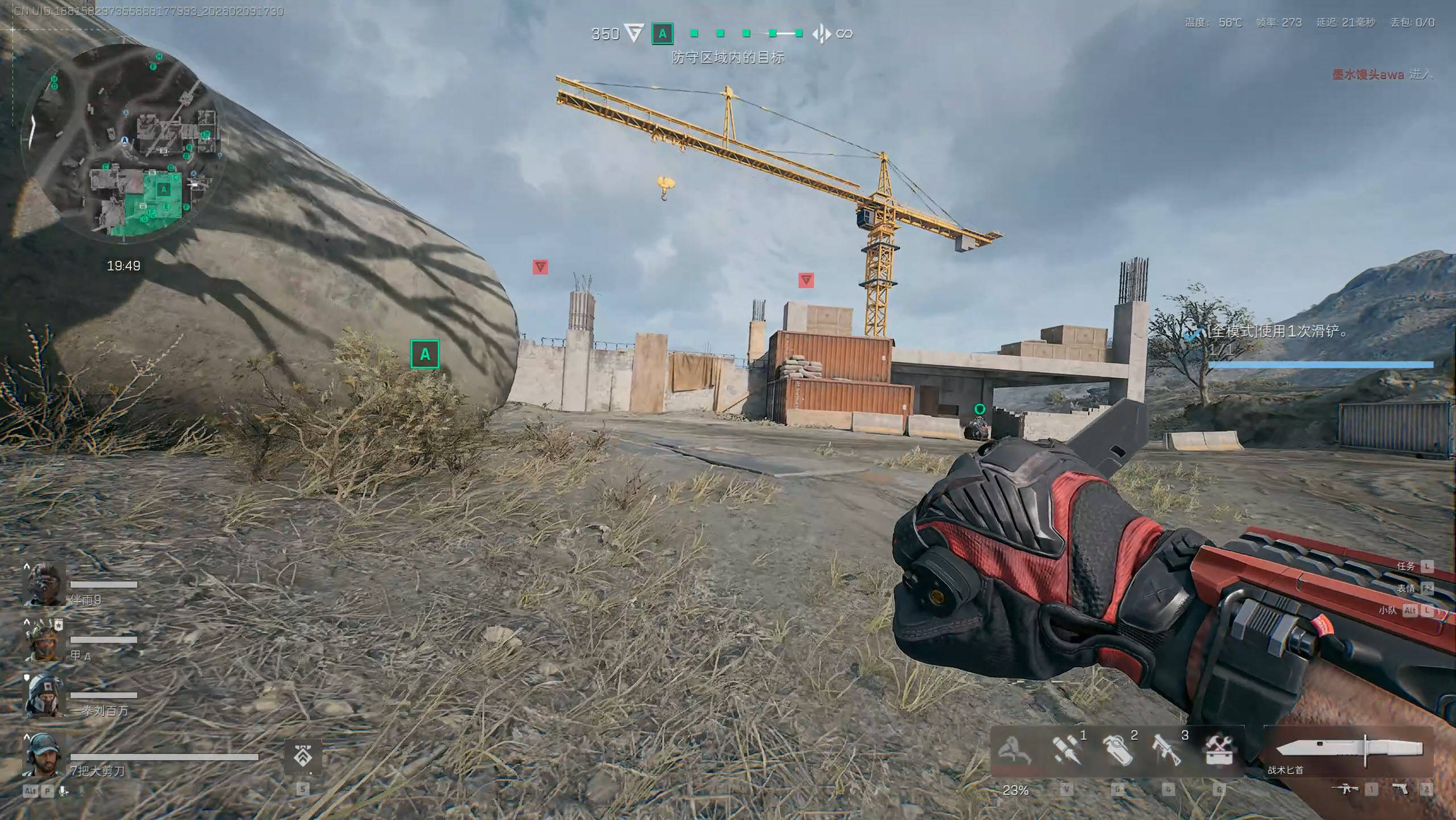Select the green ping circle marker
1456x820 pixels.
(979, 409)
